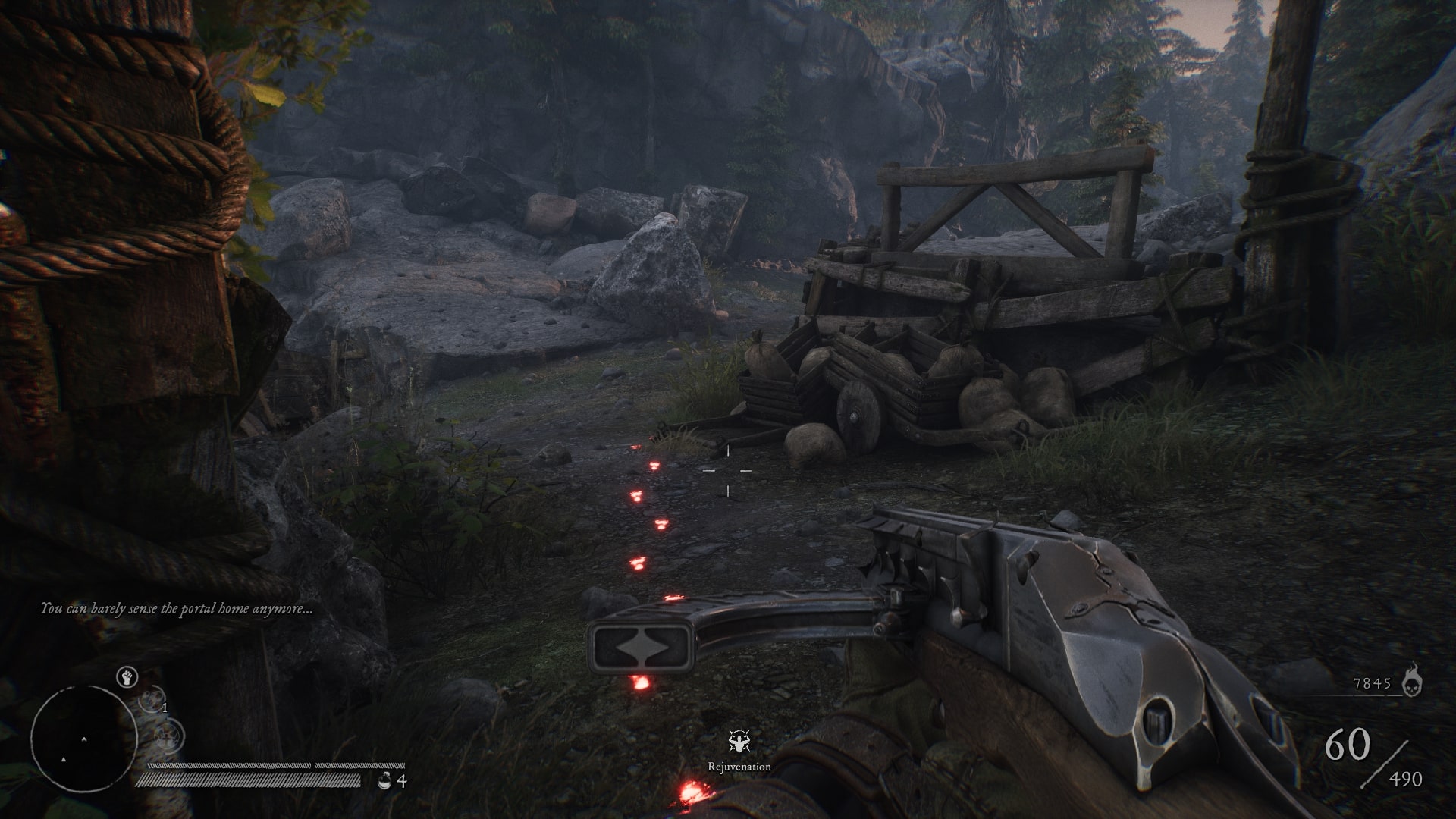Image resolution: width=1456 pixels, height=819 pixels.
Task: Select the spell icon marked with 1
Action: [152, 698]
